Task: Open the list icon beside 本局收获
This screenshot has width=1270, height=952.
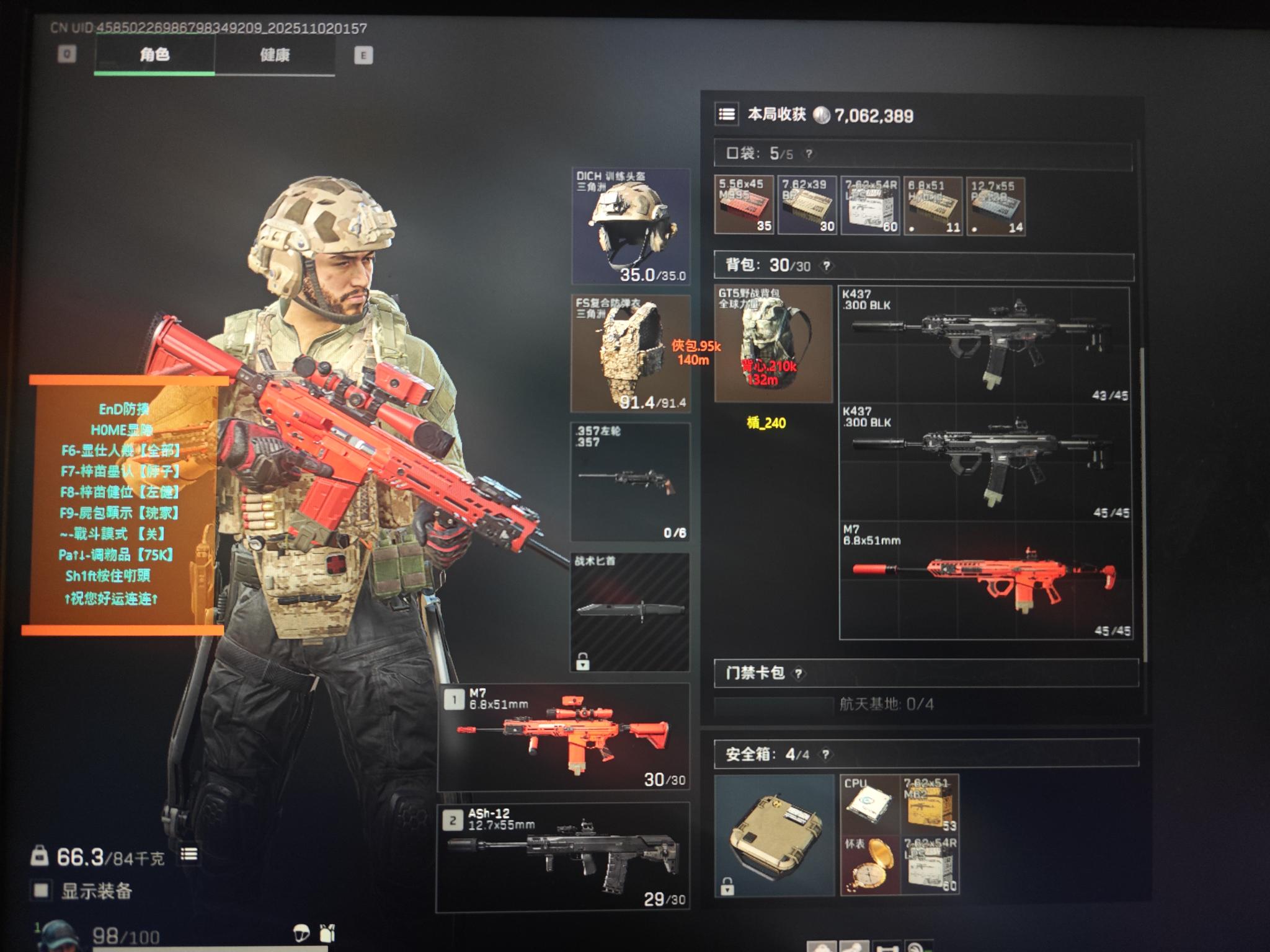Action: click(727, 115)
